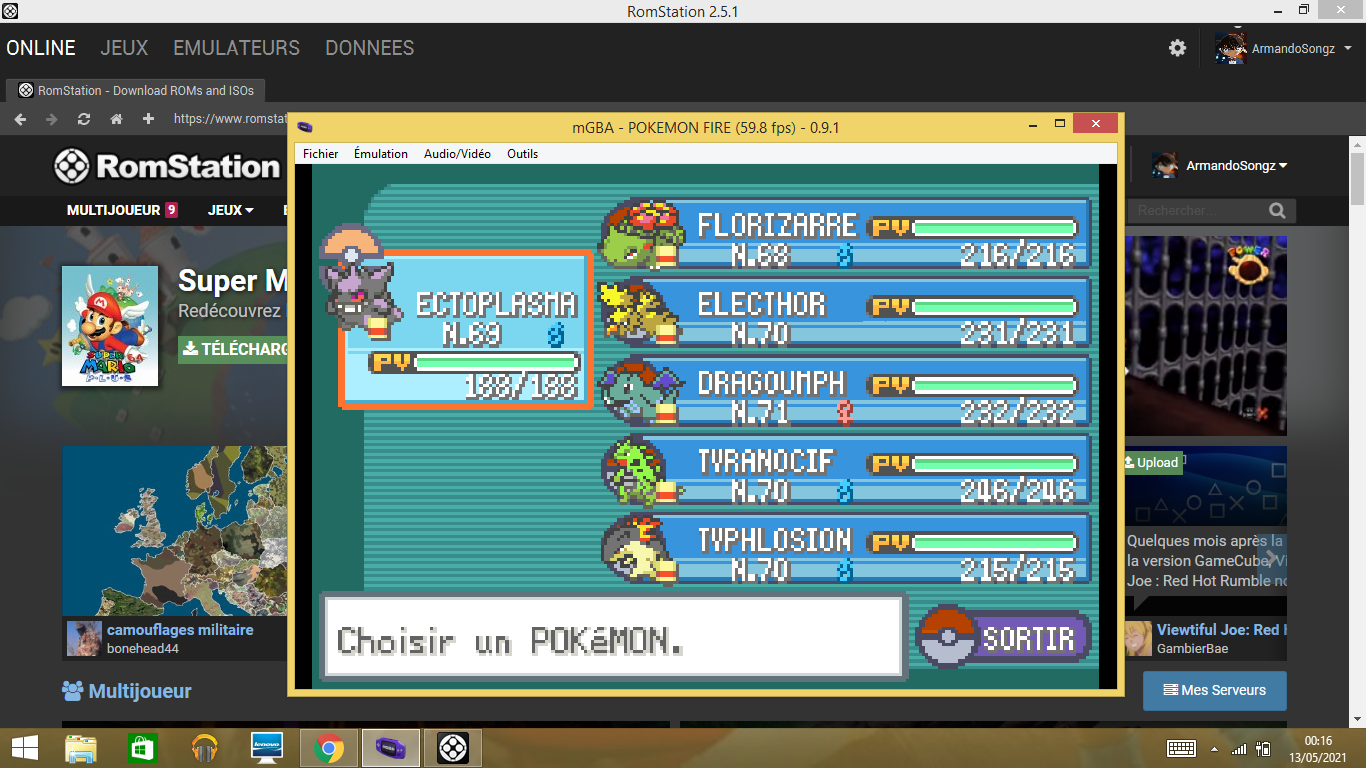Screen dimensions: 1366x768
Task: Open the mGBA Fichier menu
Action: [321, 154]
